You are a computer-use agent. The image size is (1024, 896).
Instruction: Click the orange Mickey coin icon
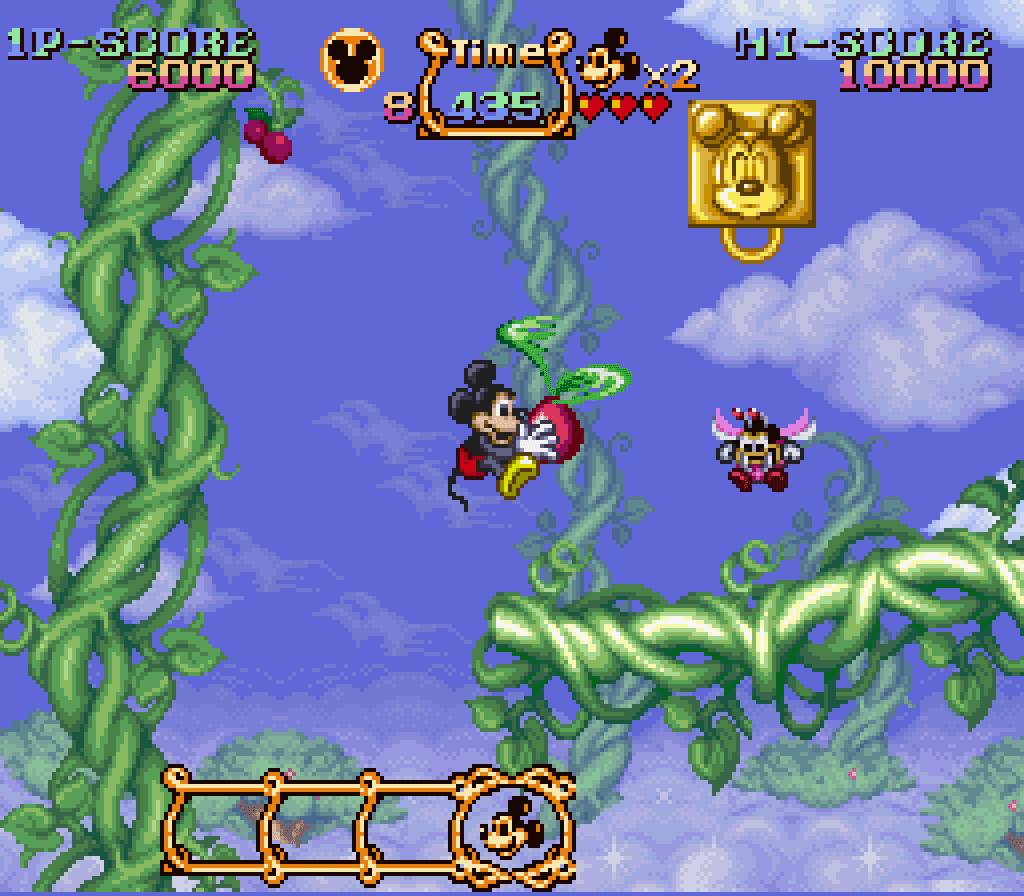pos(352,60)
